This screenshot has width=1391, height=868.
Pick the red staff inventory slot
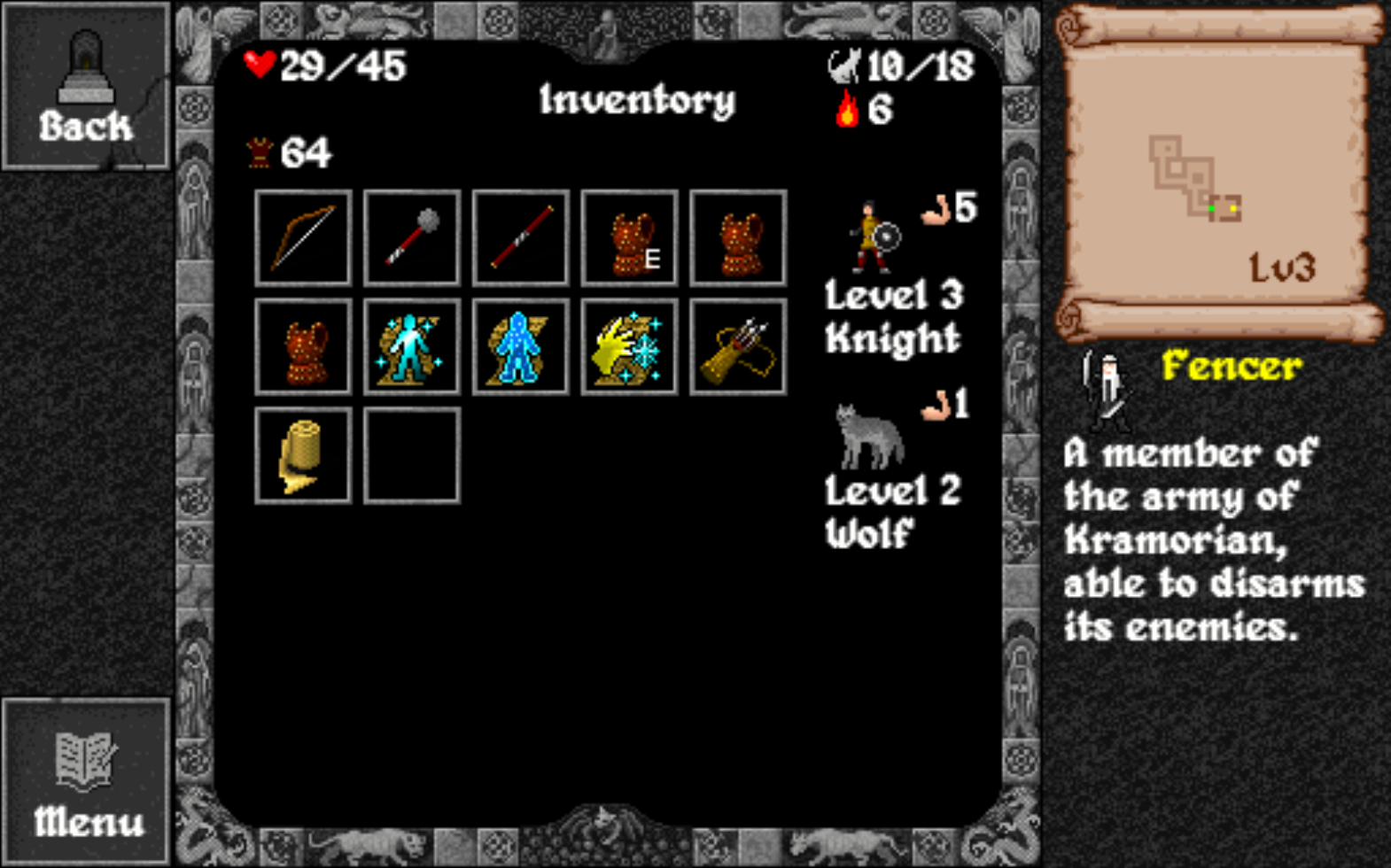pyautogui.click(x=521, y=237)
